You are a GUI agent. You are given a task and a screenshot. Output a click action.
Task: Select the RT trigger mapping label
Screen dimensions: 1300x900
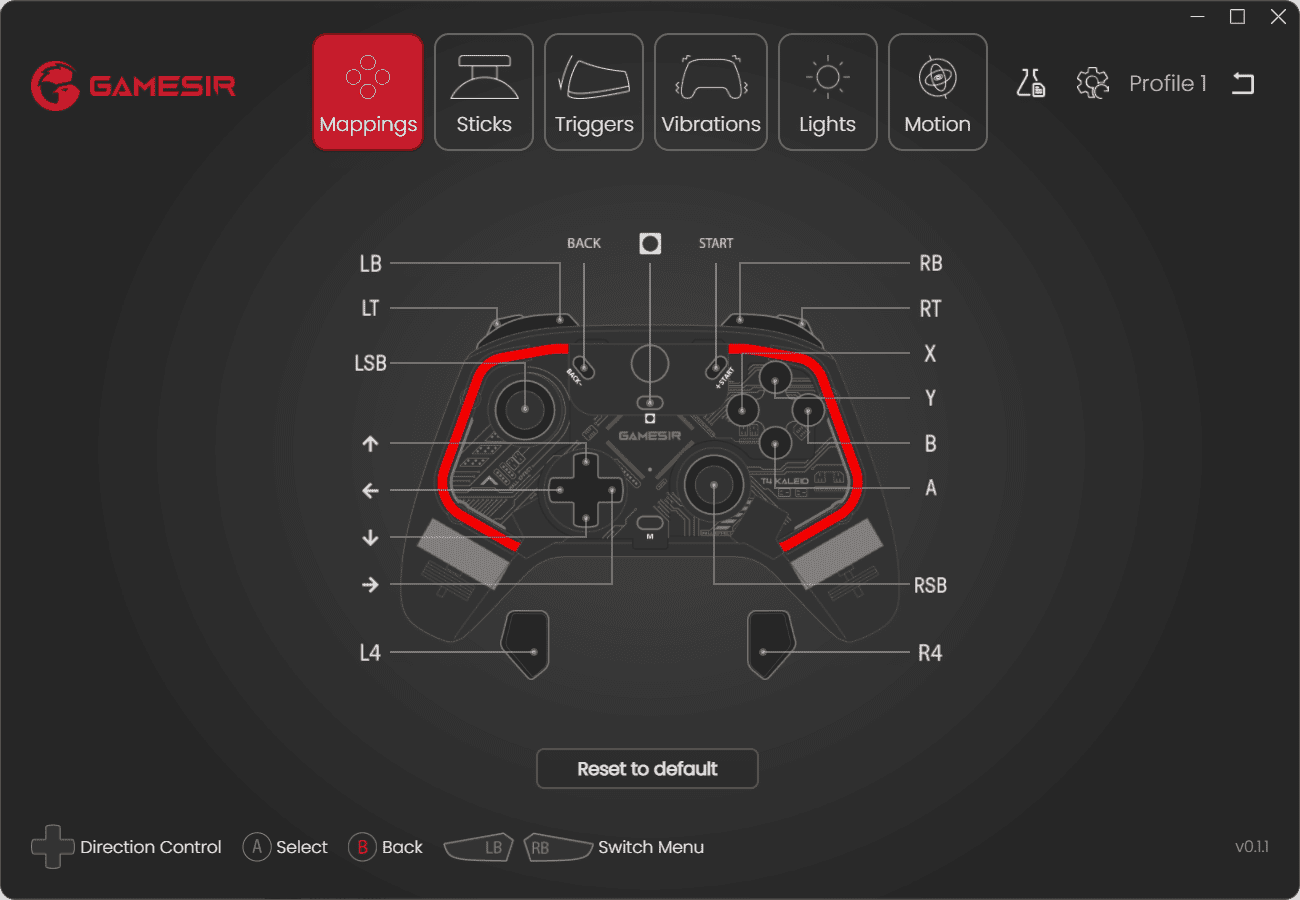tap(929, 308)
